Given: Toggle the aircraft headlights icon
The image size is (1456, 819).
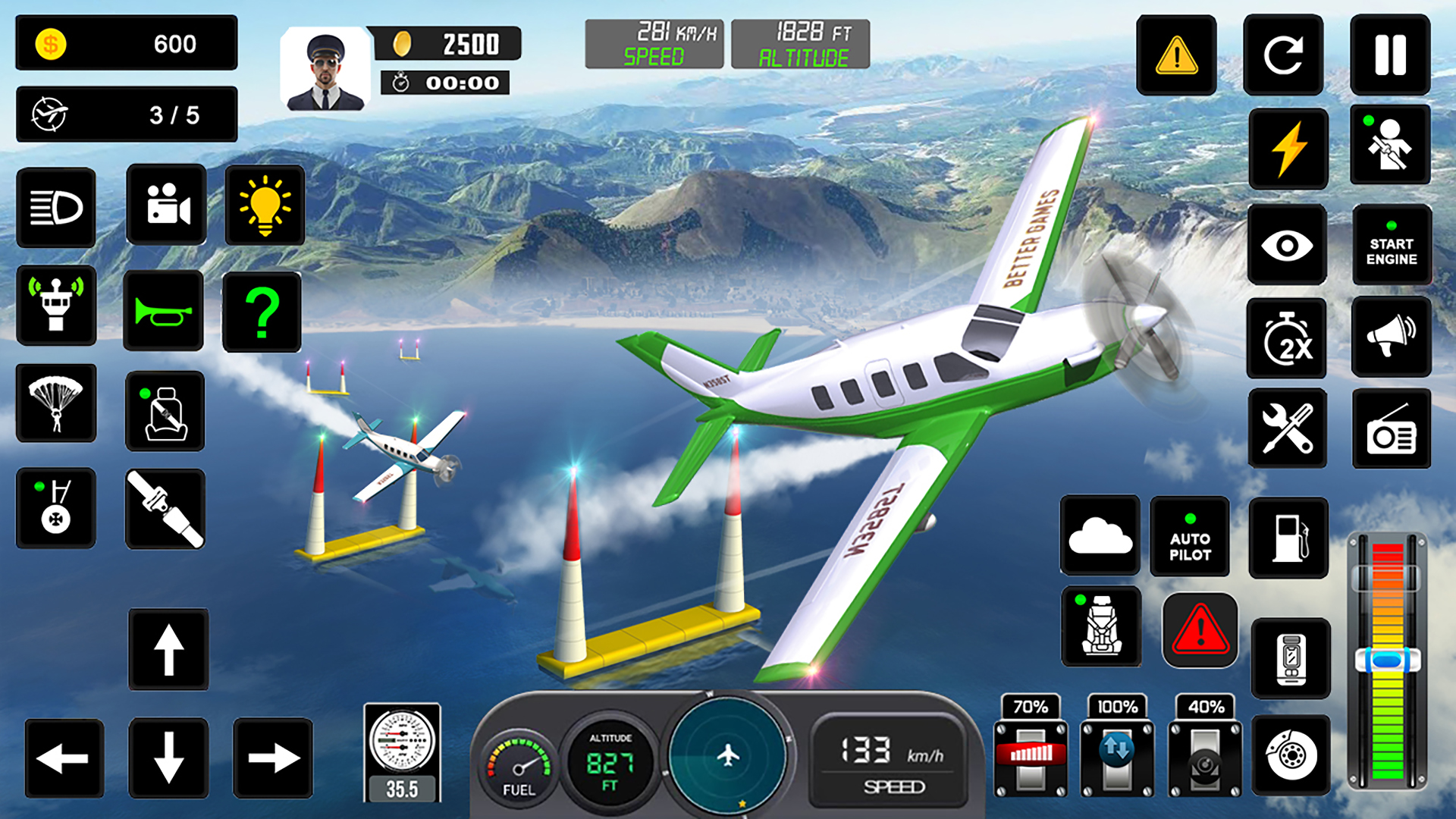Looking at the screenshot, I should click(55, 207).
